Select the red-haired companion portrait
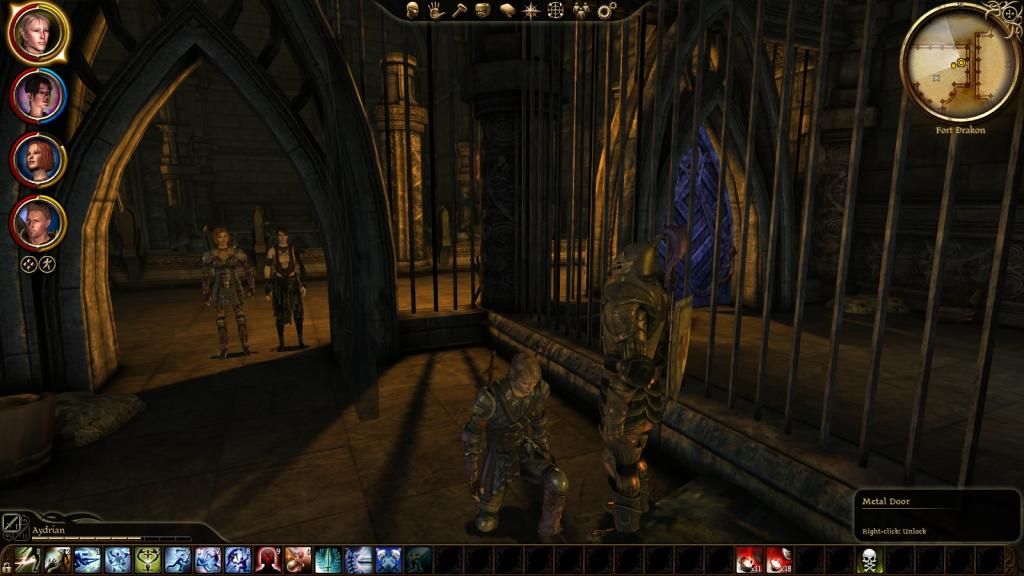 pos(38,159)
